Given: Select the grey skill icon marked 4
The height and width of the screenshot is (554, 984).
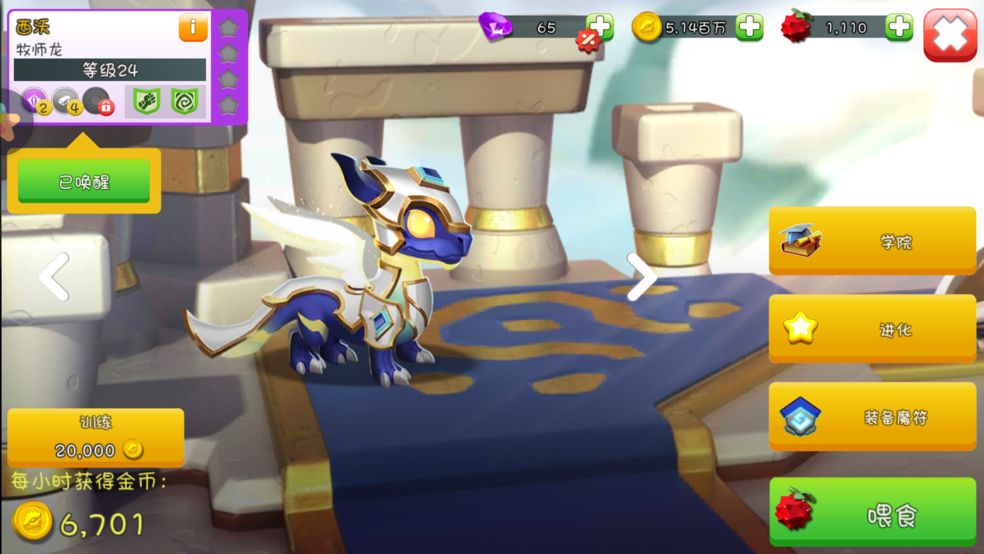Looking at the screenshot, I should point(66,101).
